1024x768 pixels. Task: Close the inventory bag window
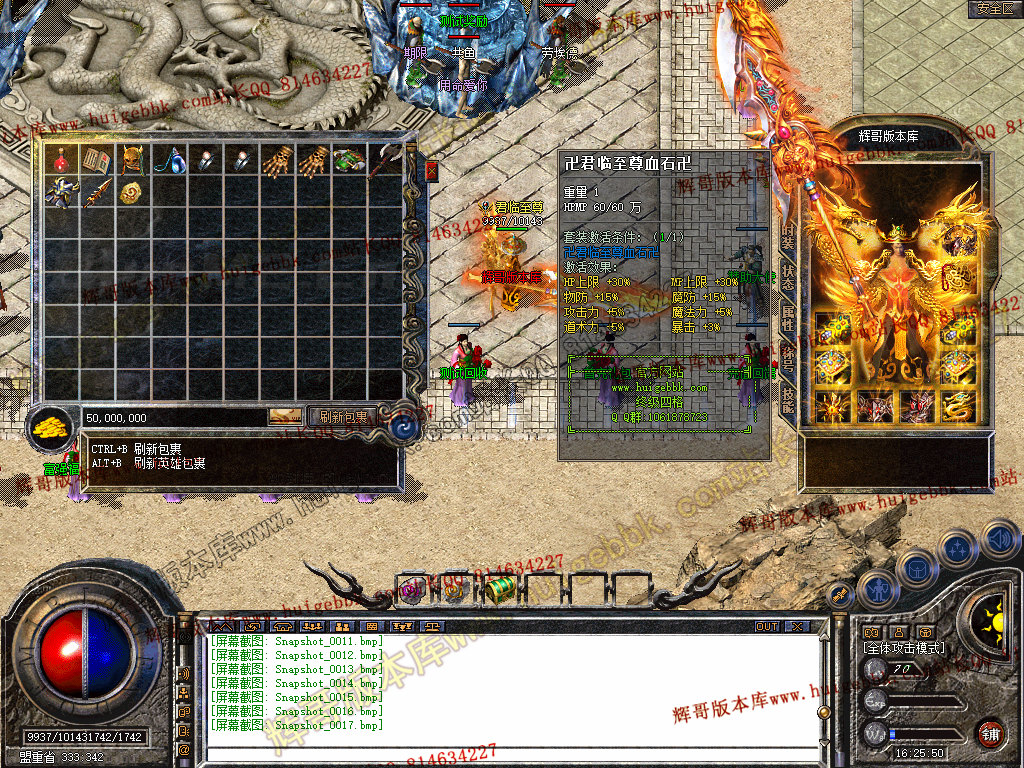(x=432, y=172)
